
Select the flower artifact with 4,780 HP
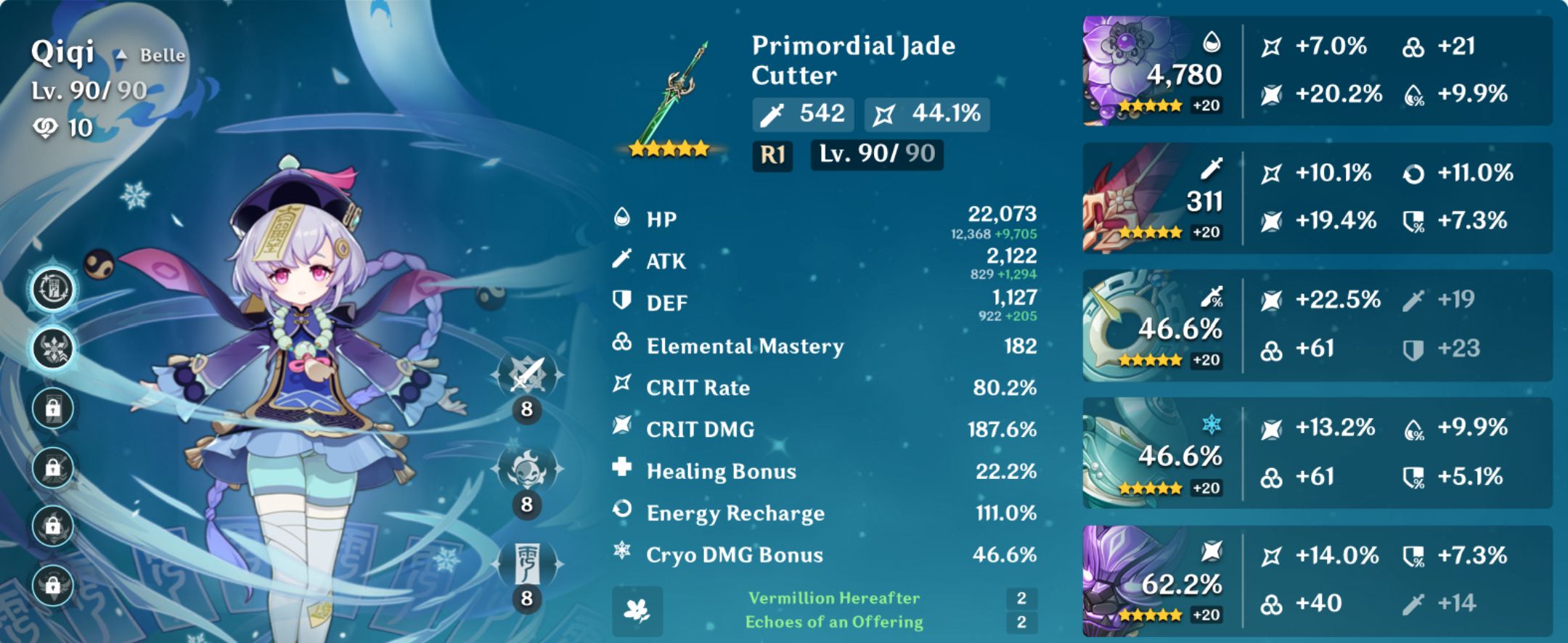coord(1122,69)
